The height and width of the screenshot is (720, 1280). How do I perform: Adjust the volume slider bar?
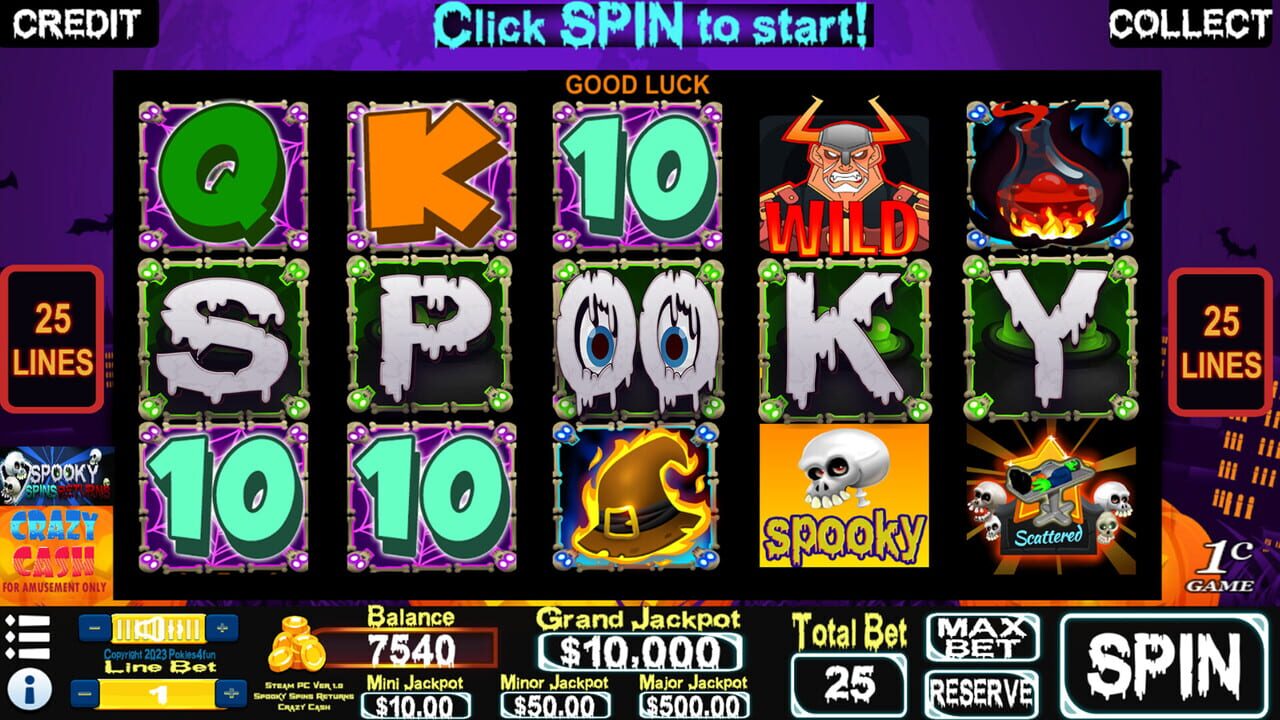(160, 628)
